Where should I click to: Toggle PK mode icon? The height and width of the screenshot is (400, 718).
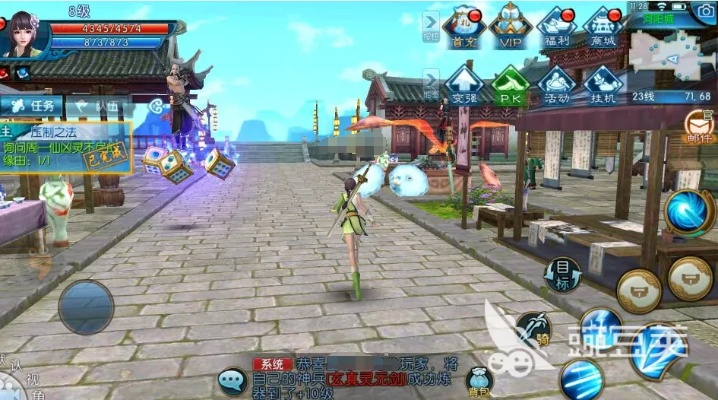tap(511, 85)
